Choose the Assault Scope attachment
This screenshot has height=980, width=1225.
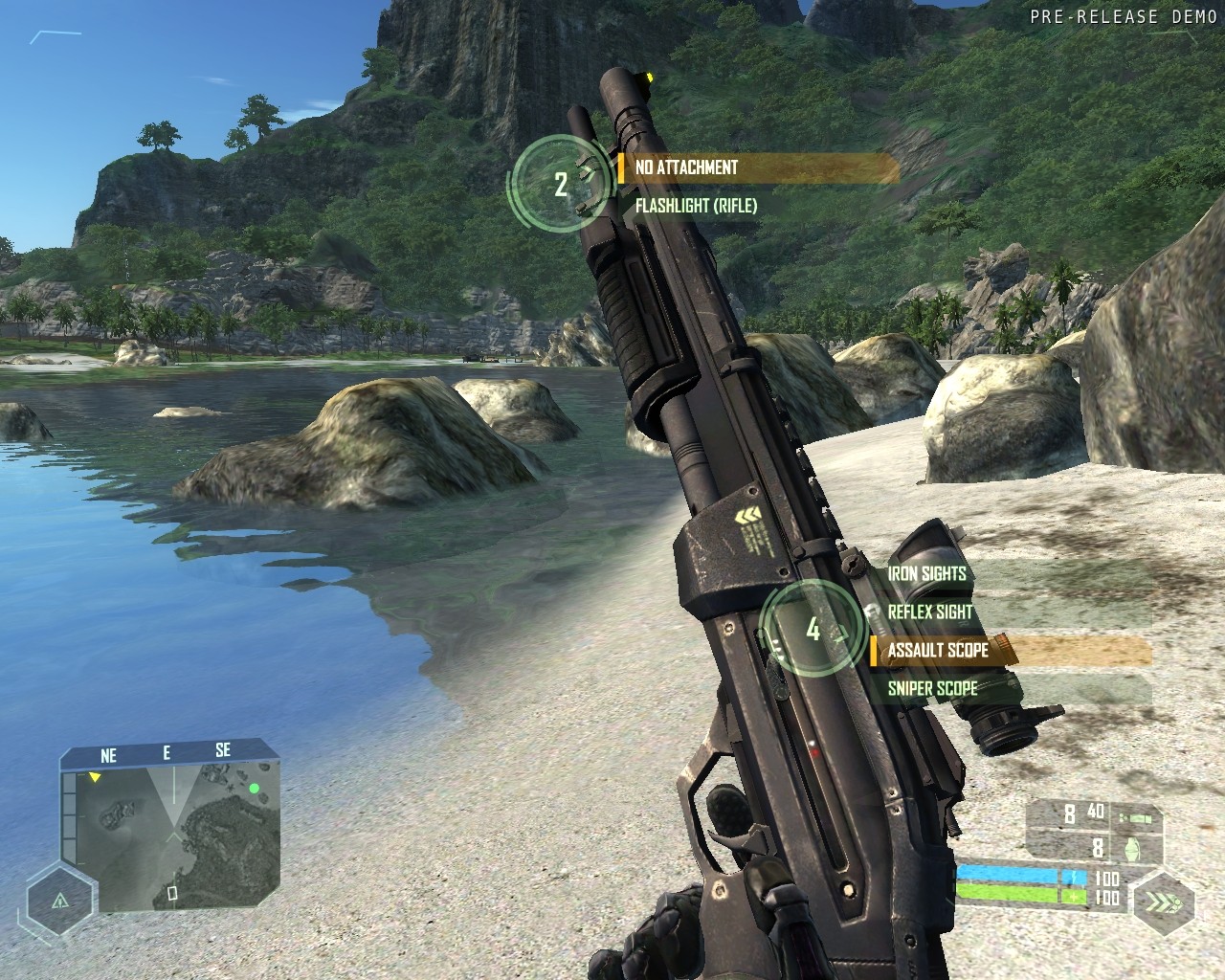(938, 651)
